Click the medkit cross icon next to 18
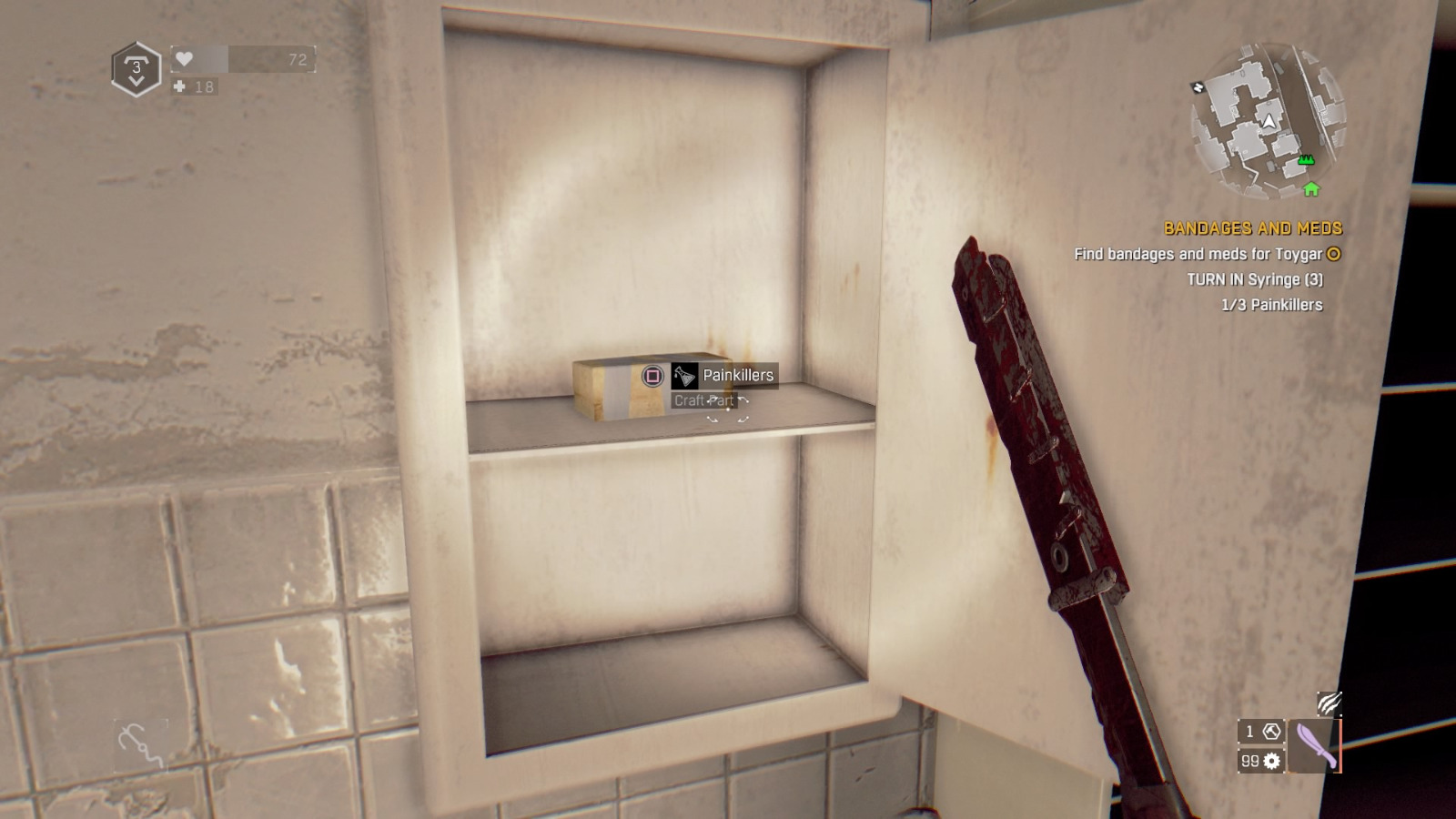This screenshot has height=819, width=1456. [180, 86]
